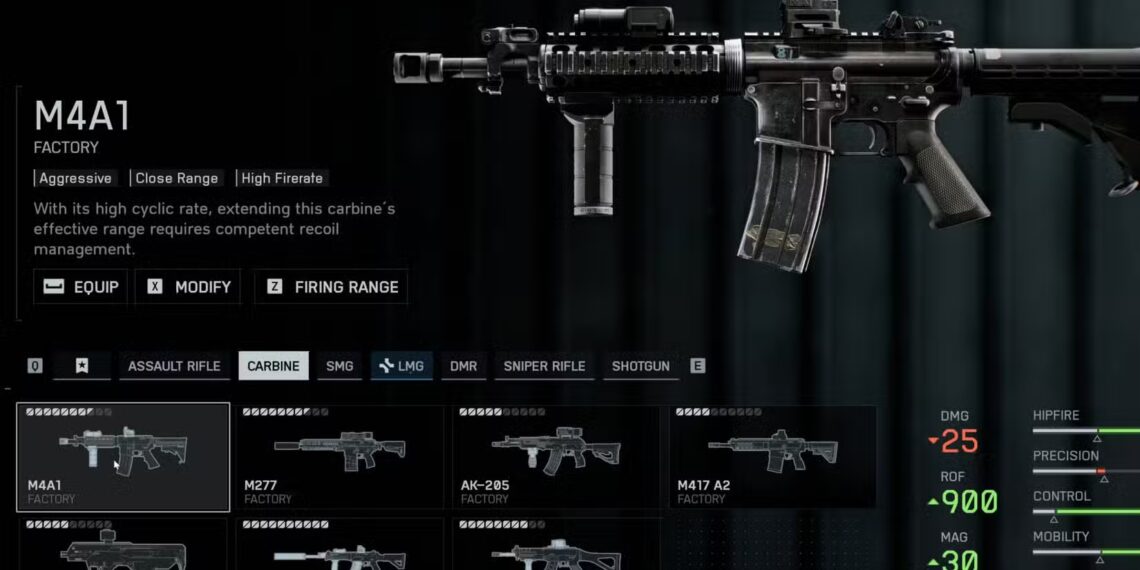Open the SMG weapon category
The width and height of the screenshot is (1140, 570).
click(340, 366)
